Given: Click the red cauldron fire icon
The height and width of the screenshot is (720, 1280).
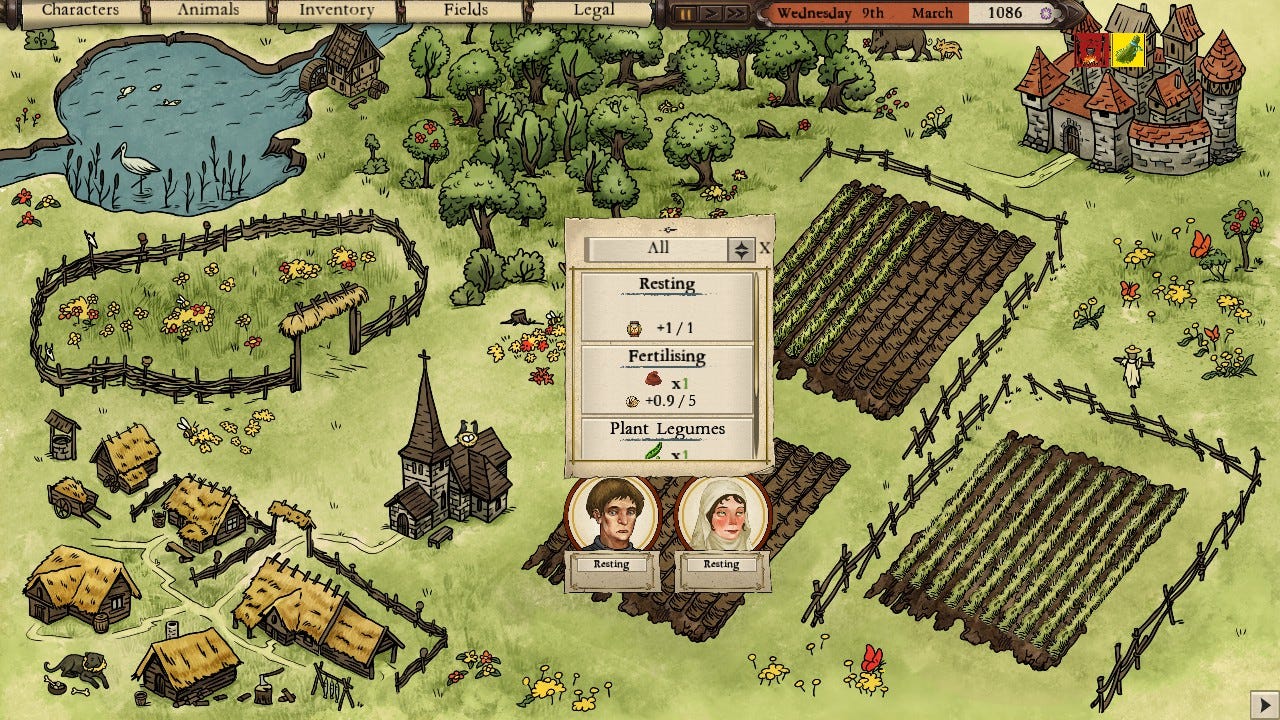Looking at the screenshot, I should tap(1094, 49).
